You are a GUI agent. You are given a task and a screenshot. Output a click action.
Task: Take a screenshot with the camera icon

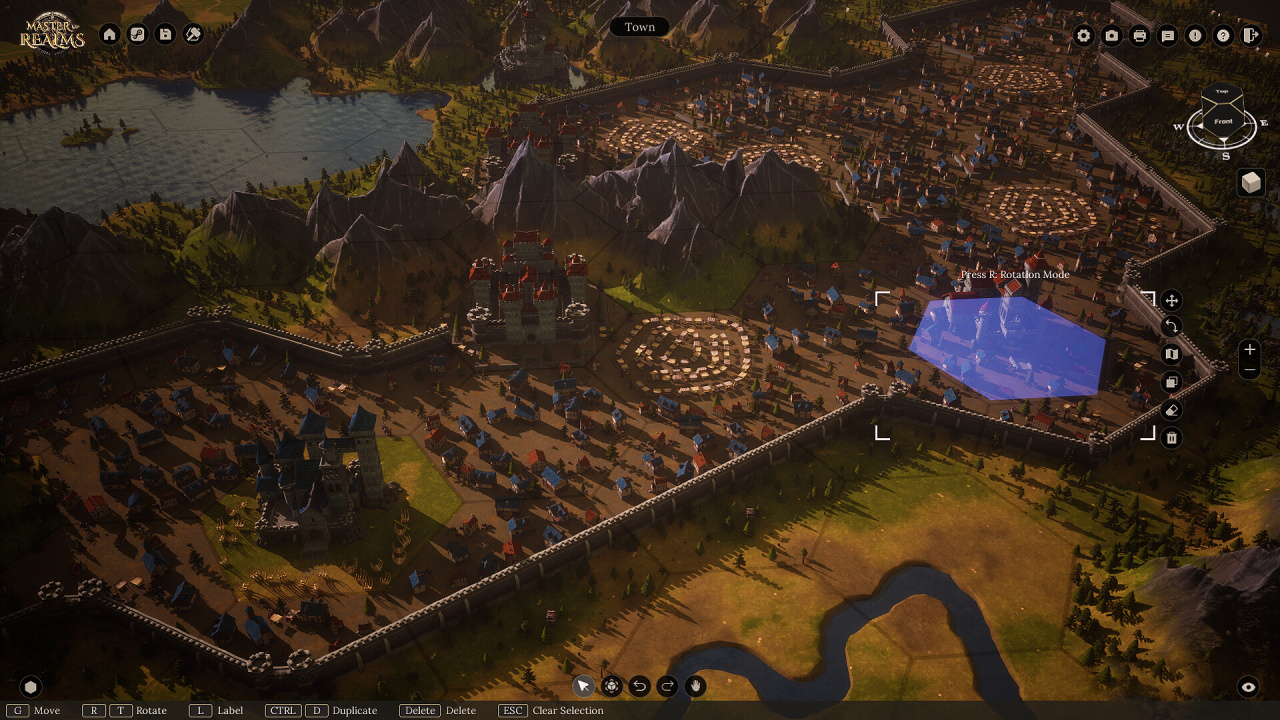pyautogui.click(x=1112, y=36)
